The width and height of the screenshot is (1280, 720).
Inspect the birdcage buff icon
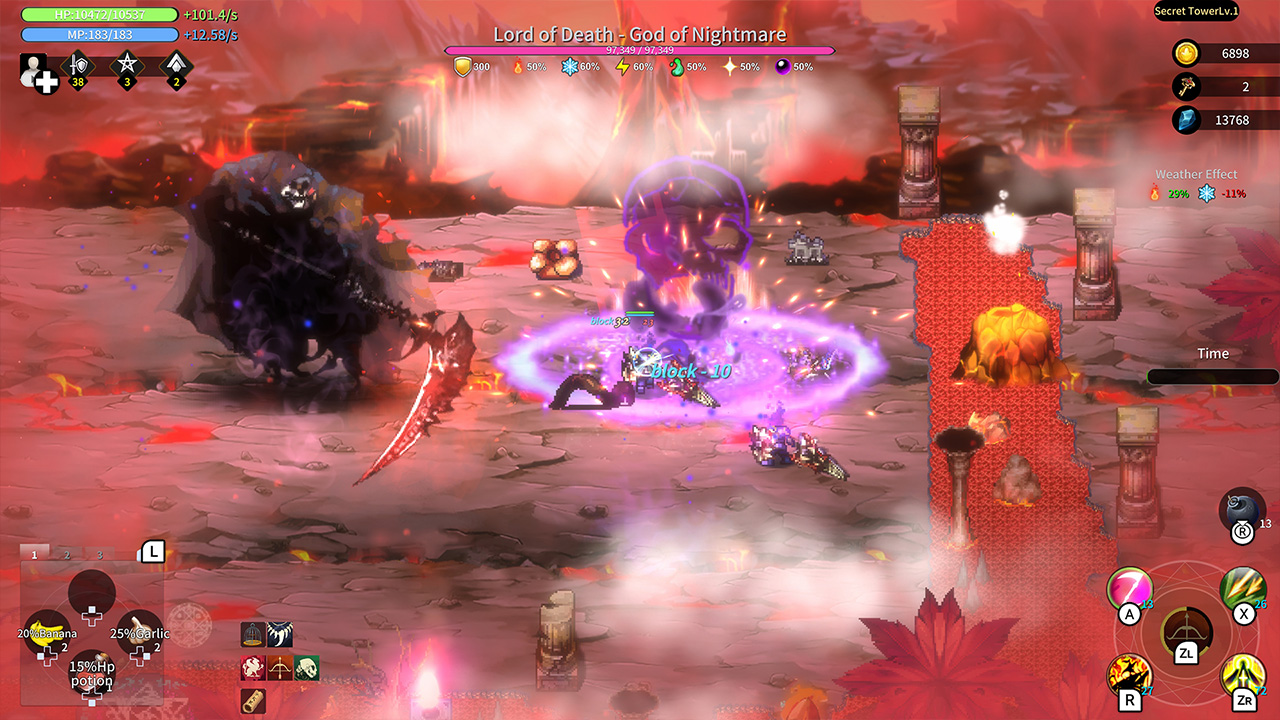tap(253, 634)
